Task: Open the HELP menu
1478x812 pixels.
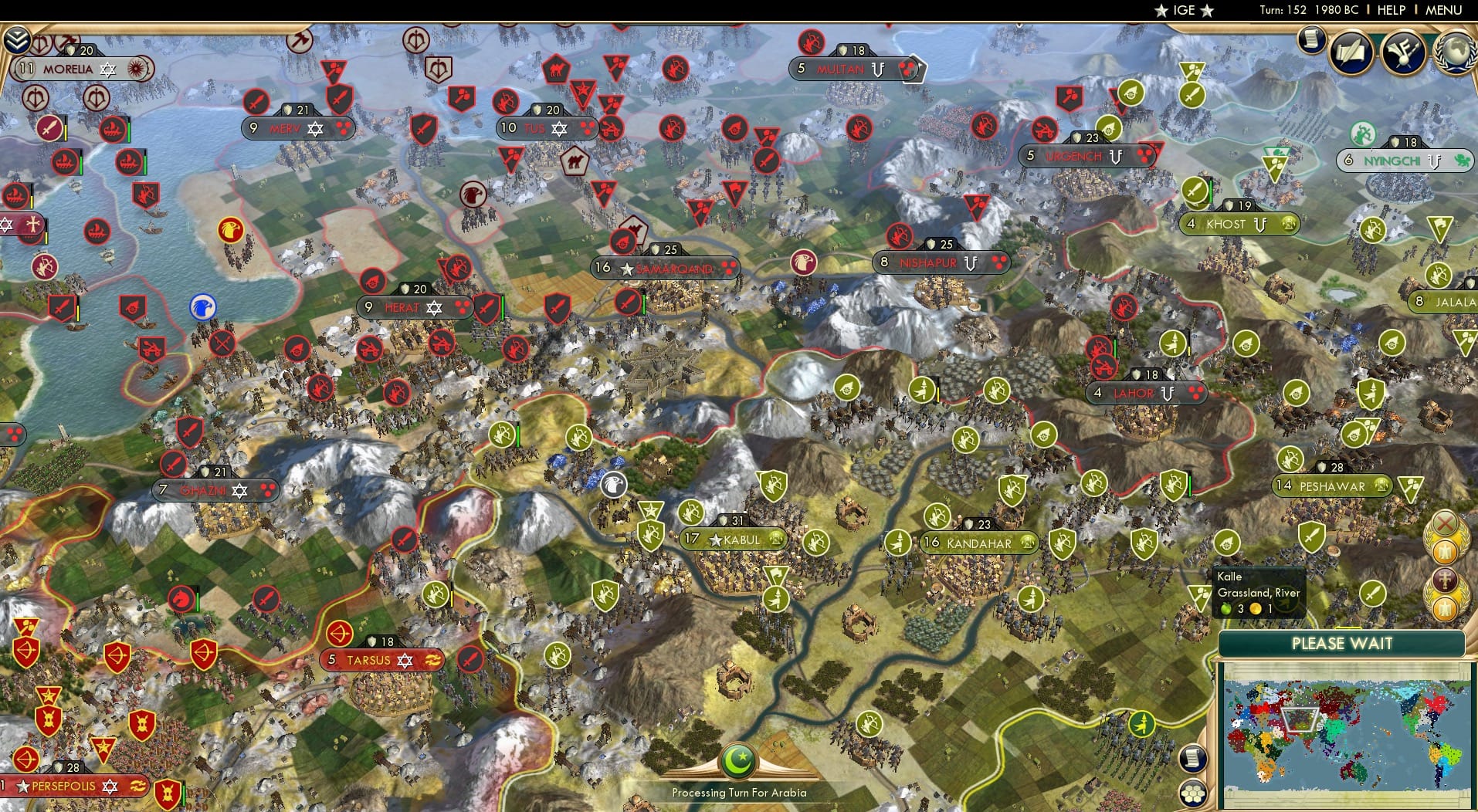Action: [x=1391, y=10]
